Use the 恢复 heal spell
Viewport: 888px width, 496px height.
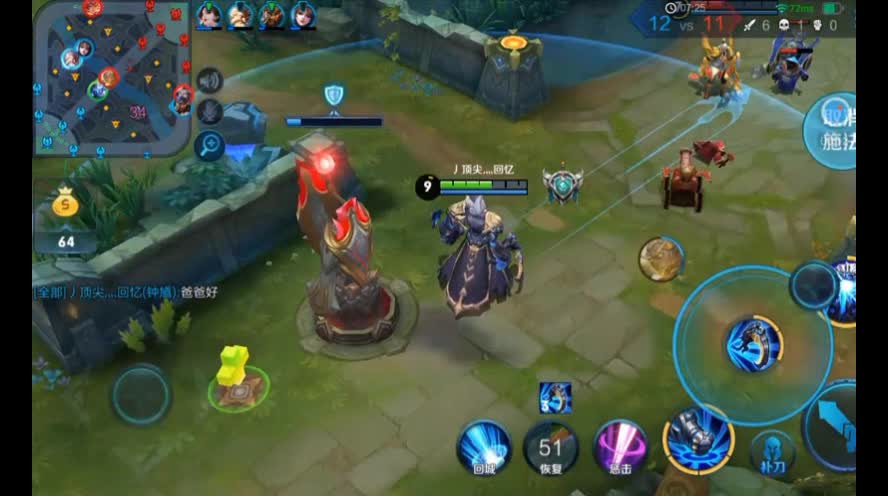551,446
